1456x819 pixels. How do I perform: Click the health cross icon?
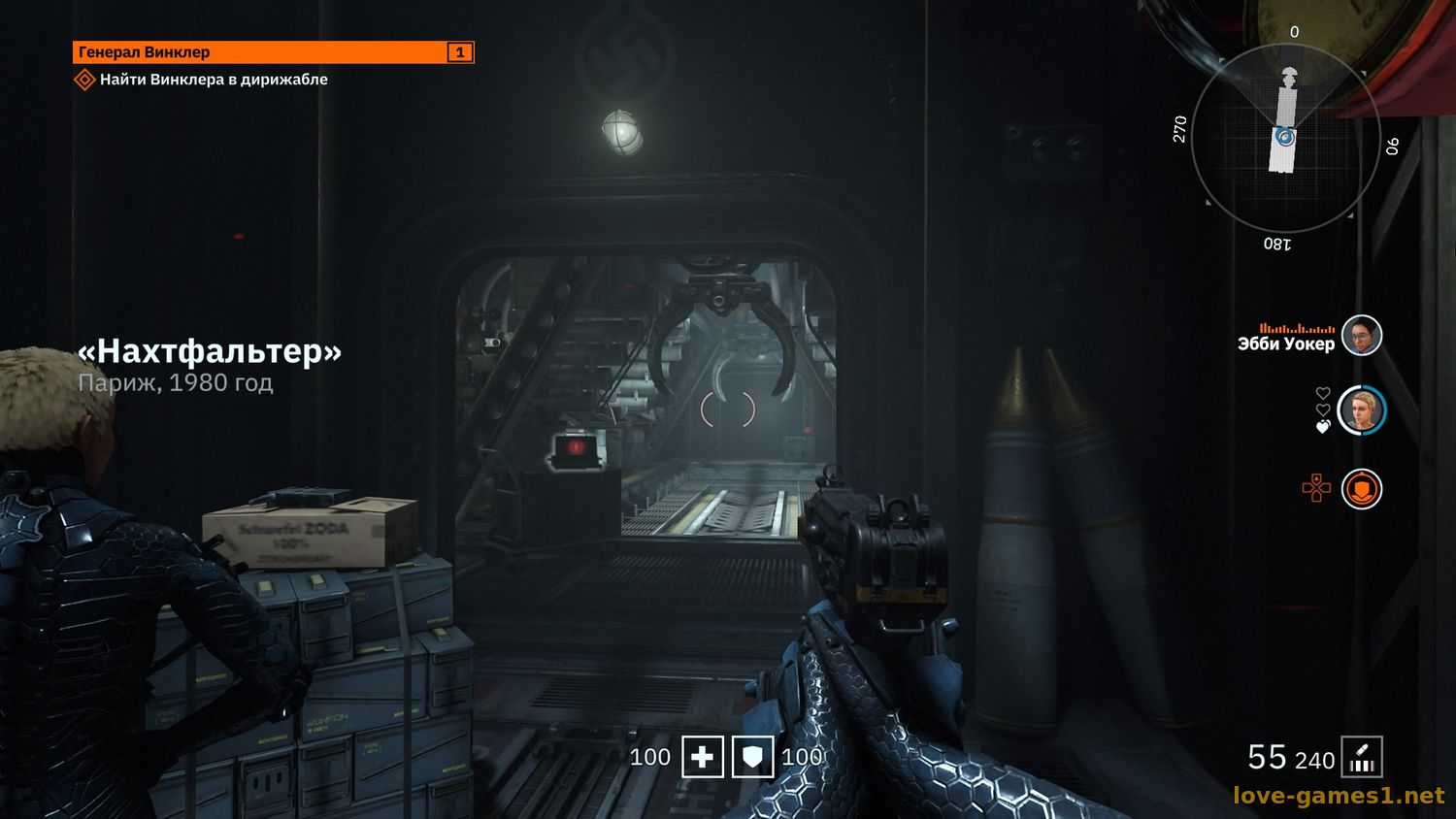[702, 757]
